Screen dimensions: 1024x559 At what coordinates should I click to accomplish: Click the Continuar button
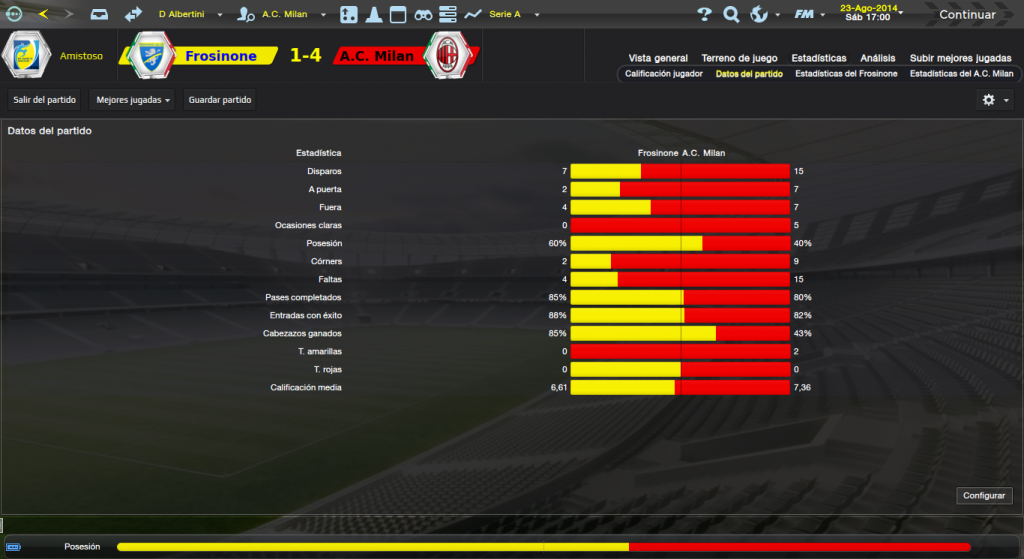tap(966, 15)
